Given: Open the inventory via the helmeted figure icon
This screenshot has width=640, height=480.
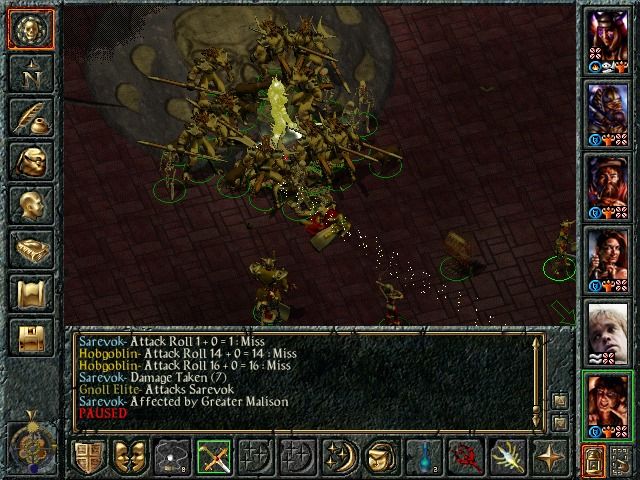Looking at the screenshot, I should click(31, 161).
